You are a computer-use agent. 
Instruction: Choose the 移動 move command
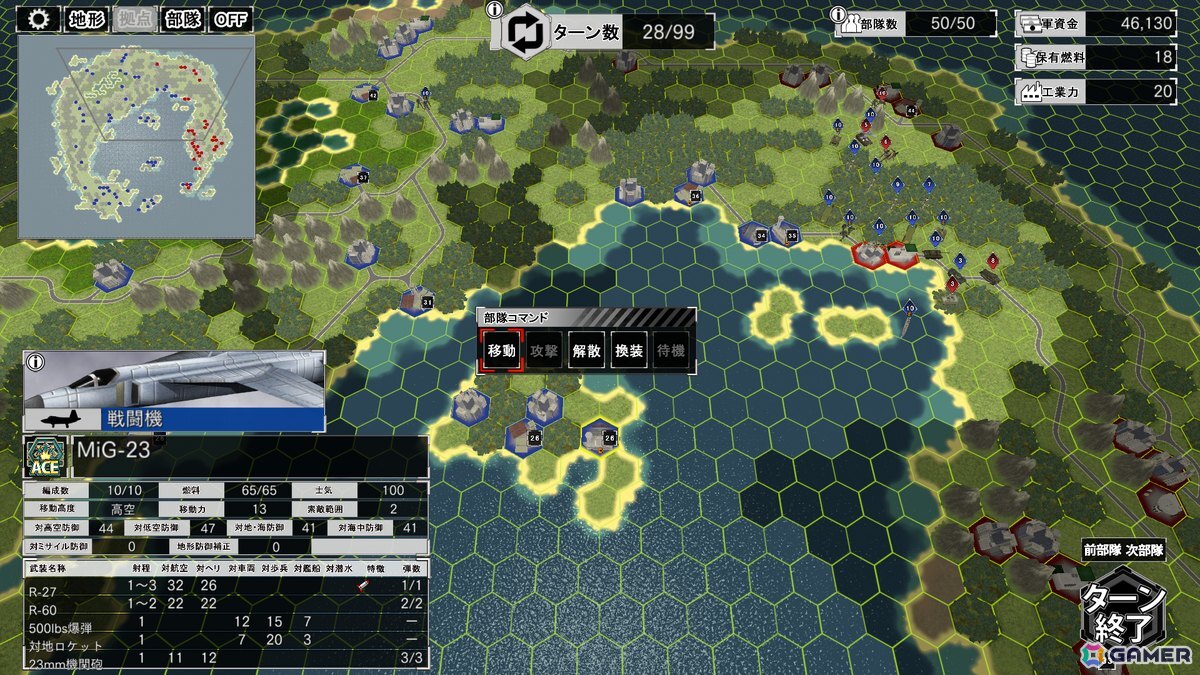coord(501,351)
